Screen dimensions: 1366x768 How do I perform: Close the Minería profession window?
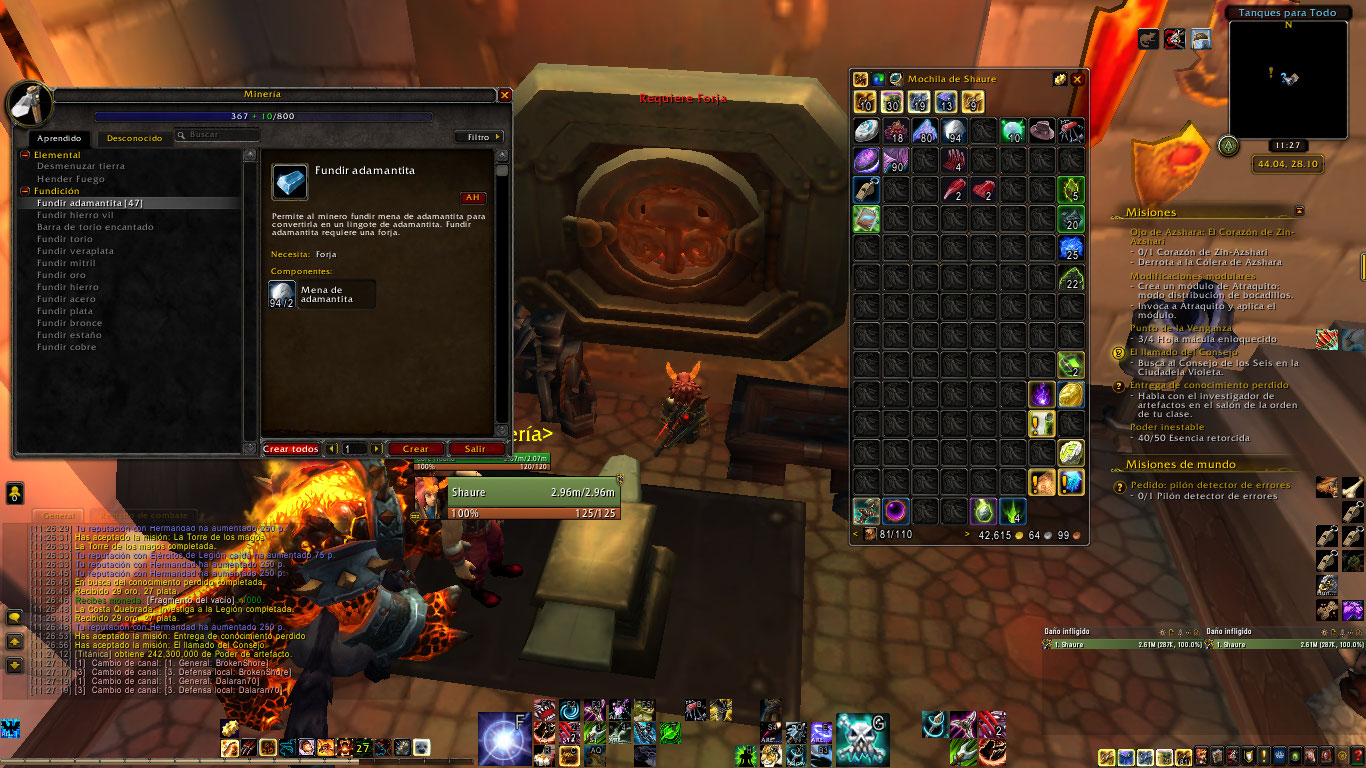coord(505,95)
